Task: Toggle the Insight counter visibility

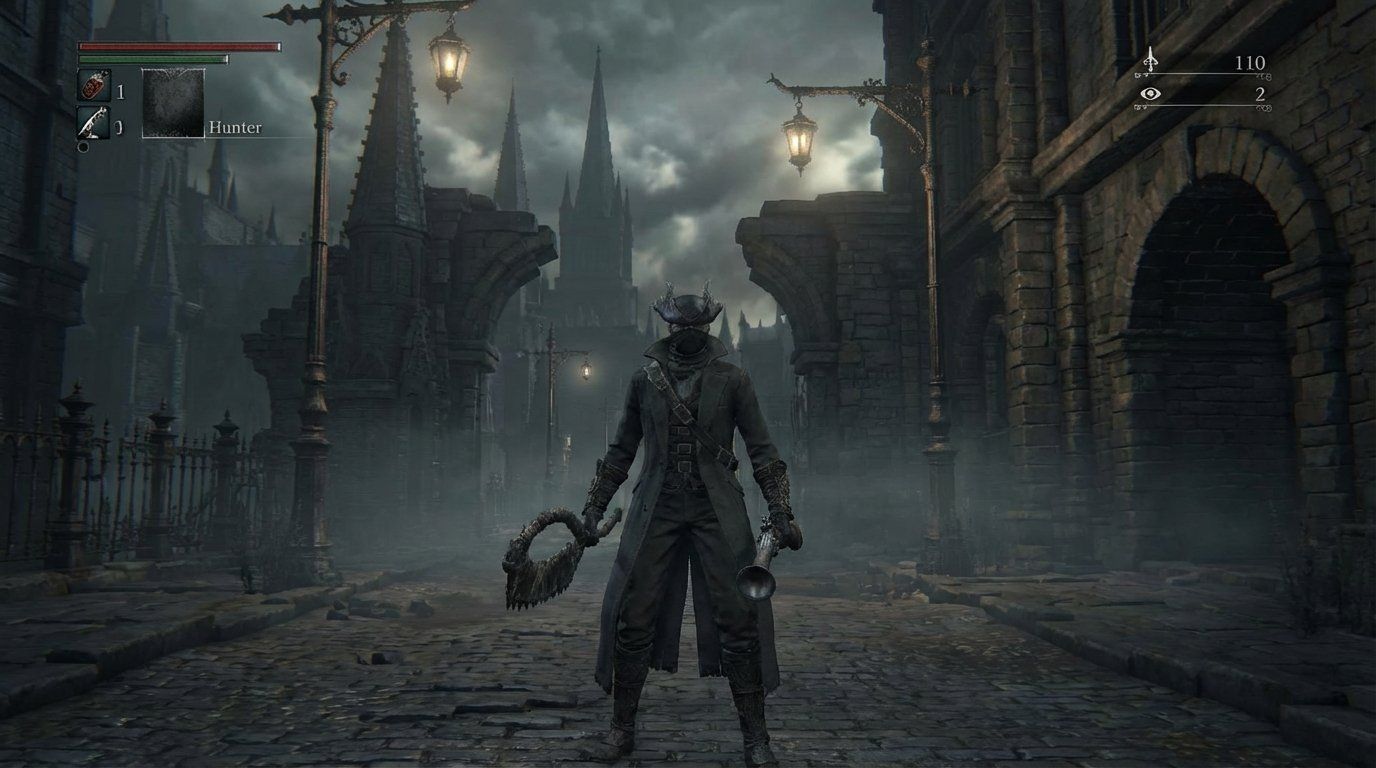Action: point(1150,94)
